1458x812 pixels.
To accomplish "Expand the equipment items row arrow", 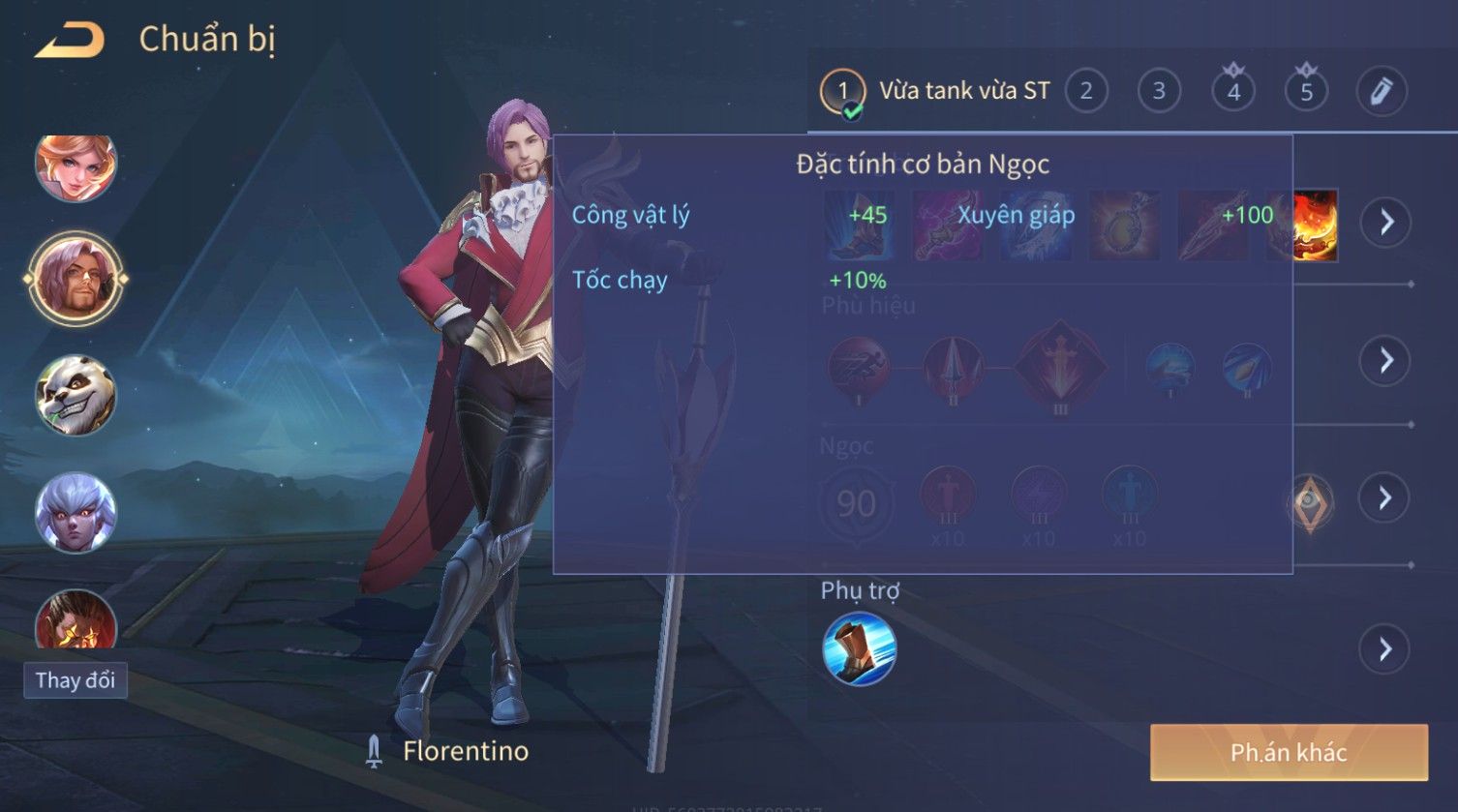I will pyautogui.click(x=1385, y=223).
